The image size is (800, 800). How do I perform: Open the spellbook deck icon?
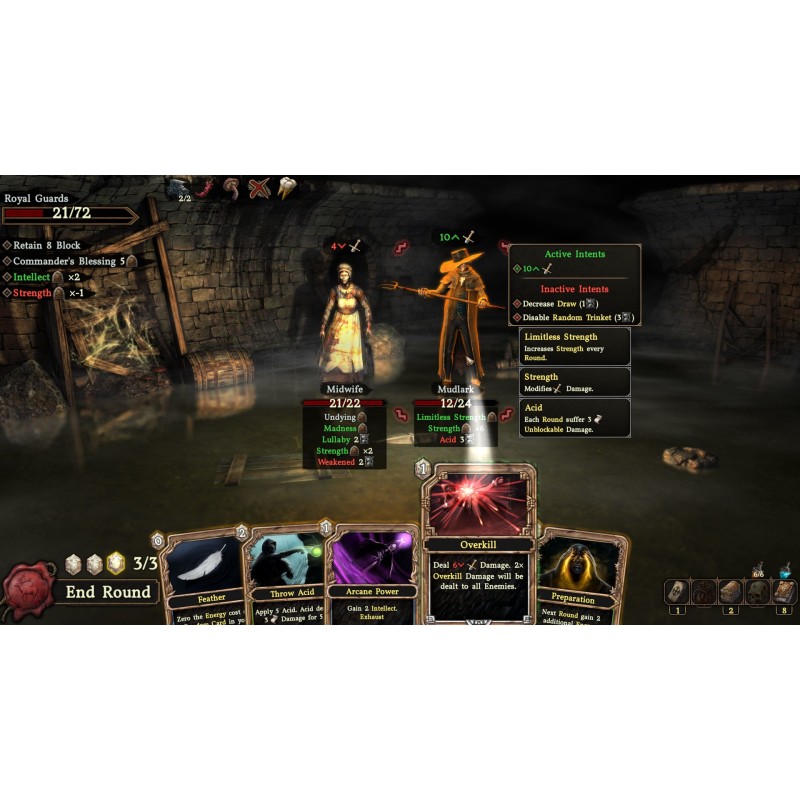tap(785, 591)
